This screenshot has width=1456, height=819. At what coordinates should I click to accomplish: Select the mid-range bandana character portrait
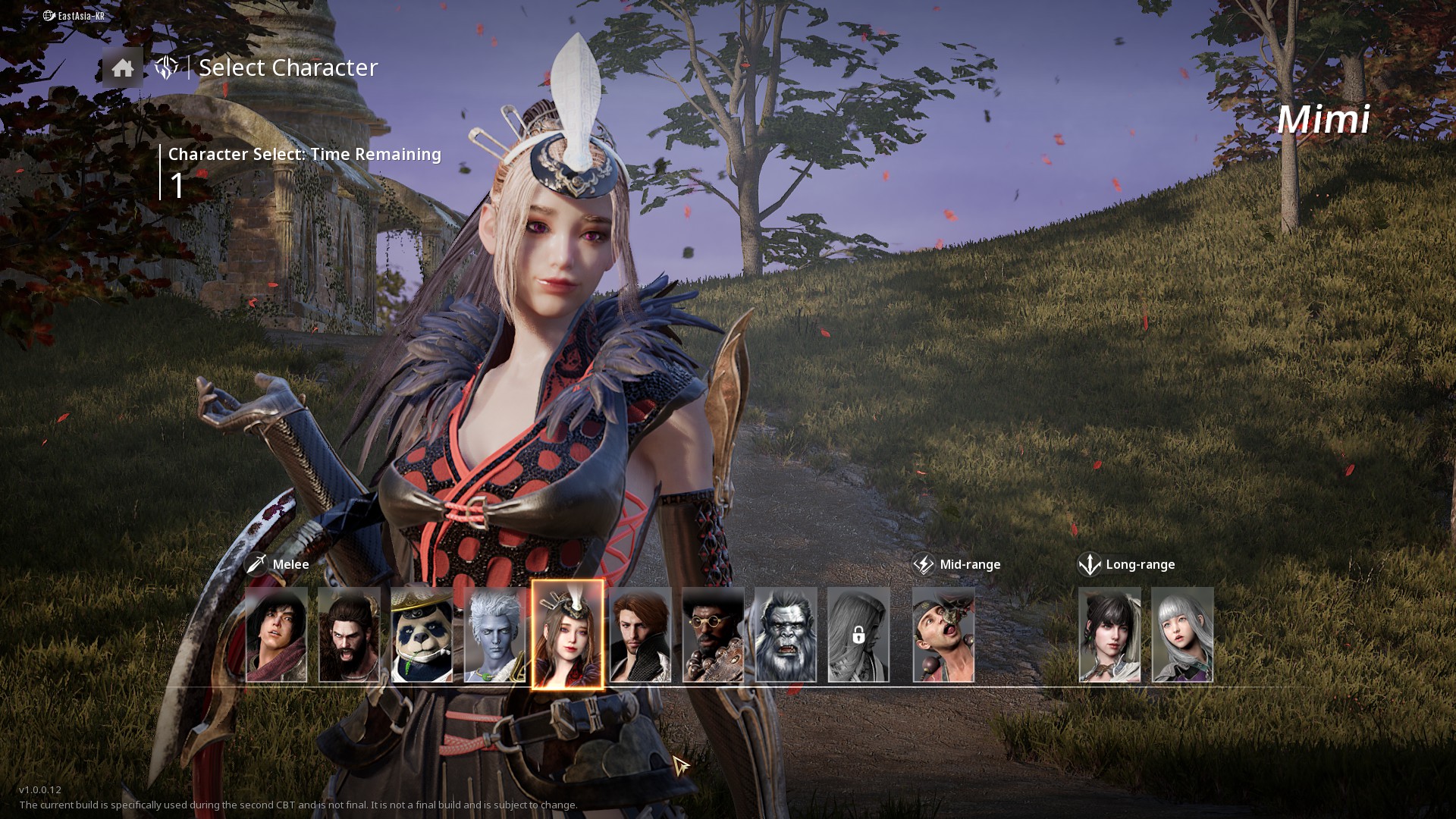[x=943, y=635]
